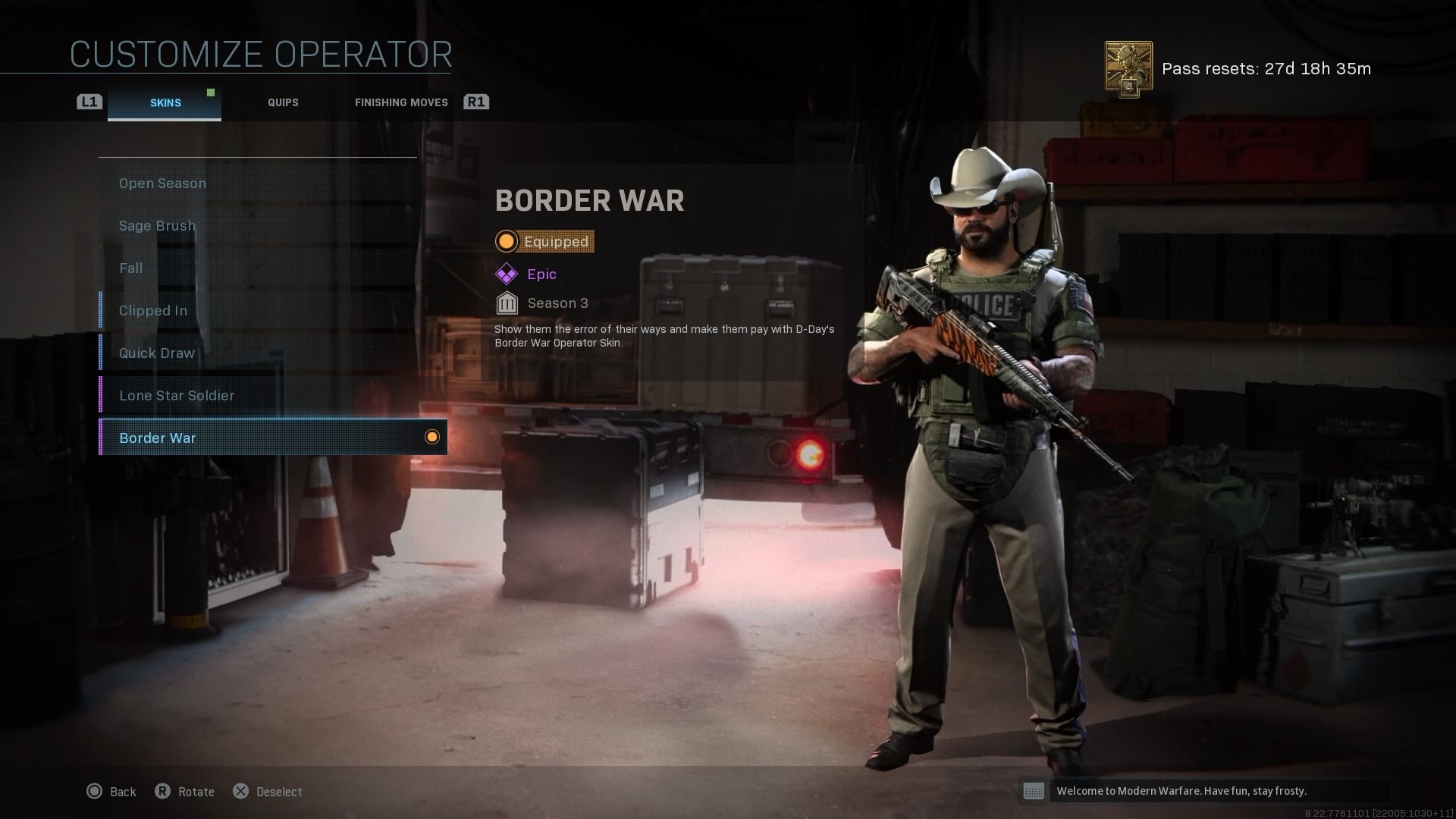The image size is (1456, 819).
Task: Click the equipped Border War skin row
Action: point(273,438)
